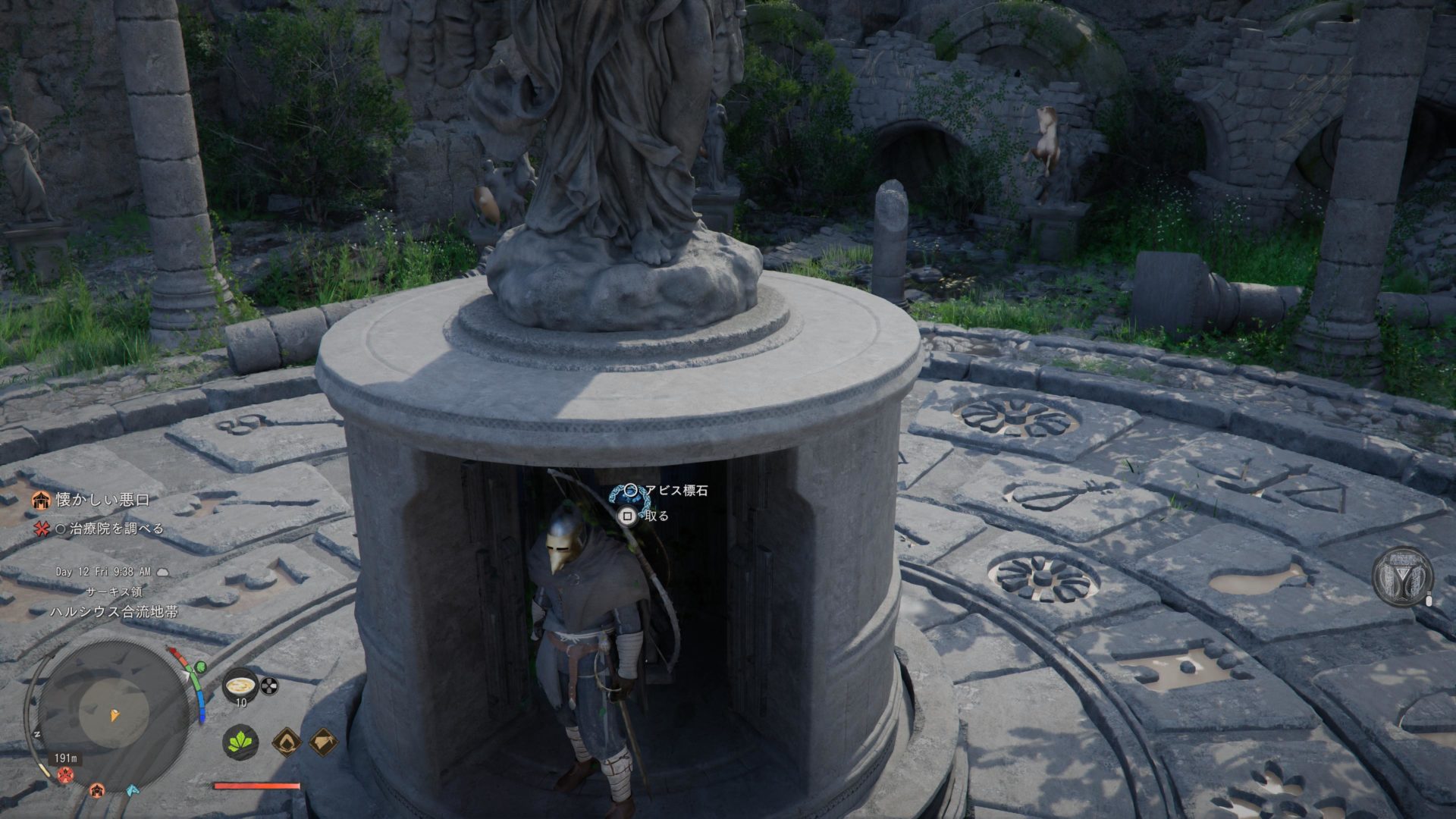Activate the green leaf skill icon
The width and height of the screenshot is (1456, 819).
240,741
